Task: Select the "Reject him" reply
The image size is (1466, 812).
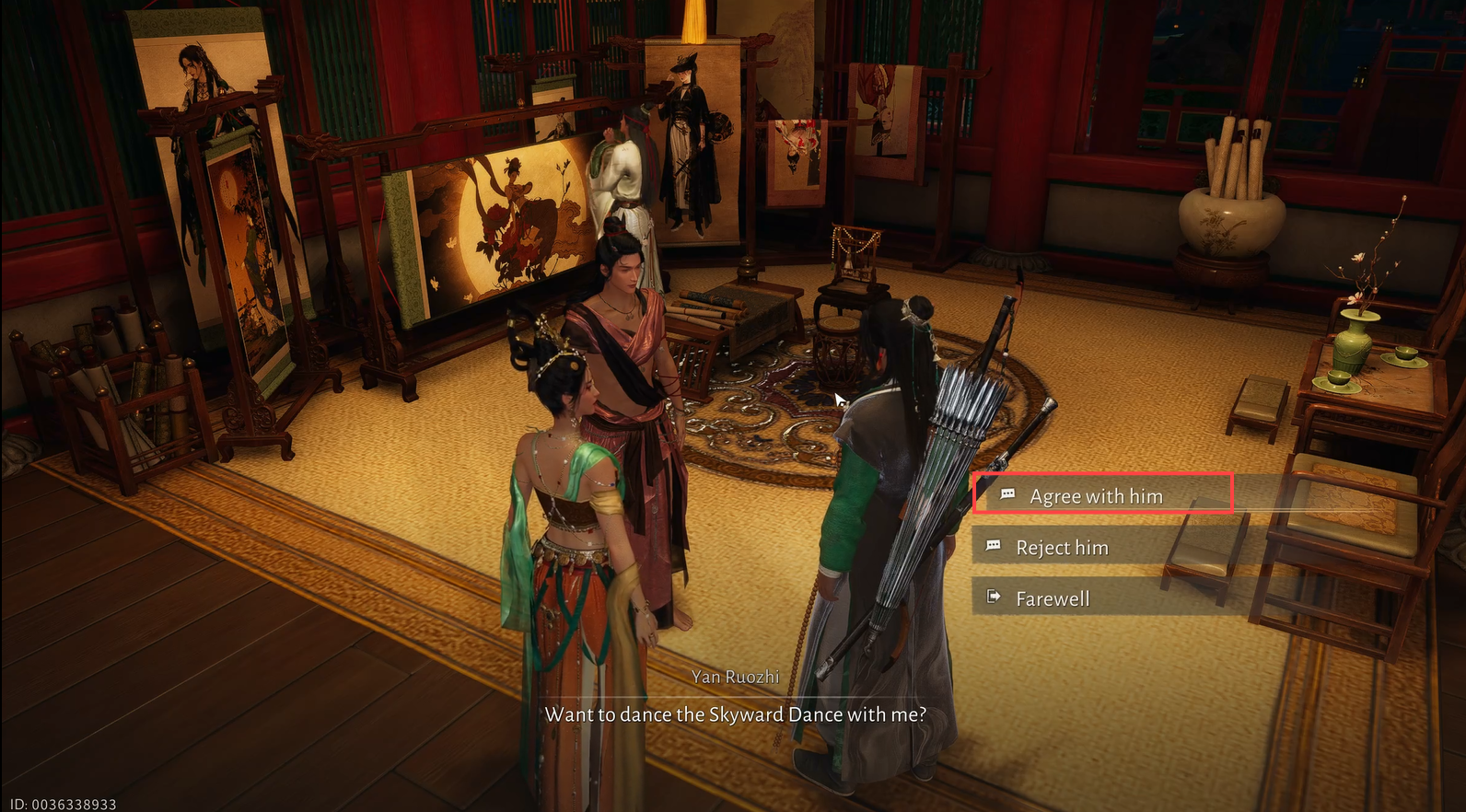Action: 1062,548
